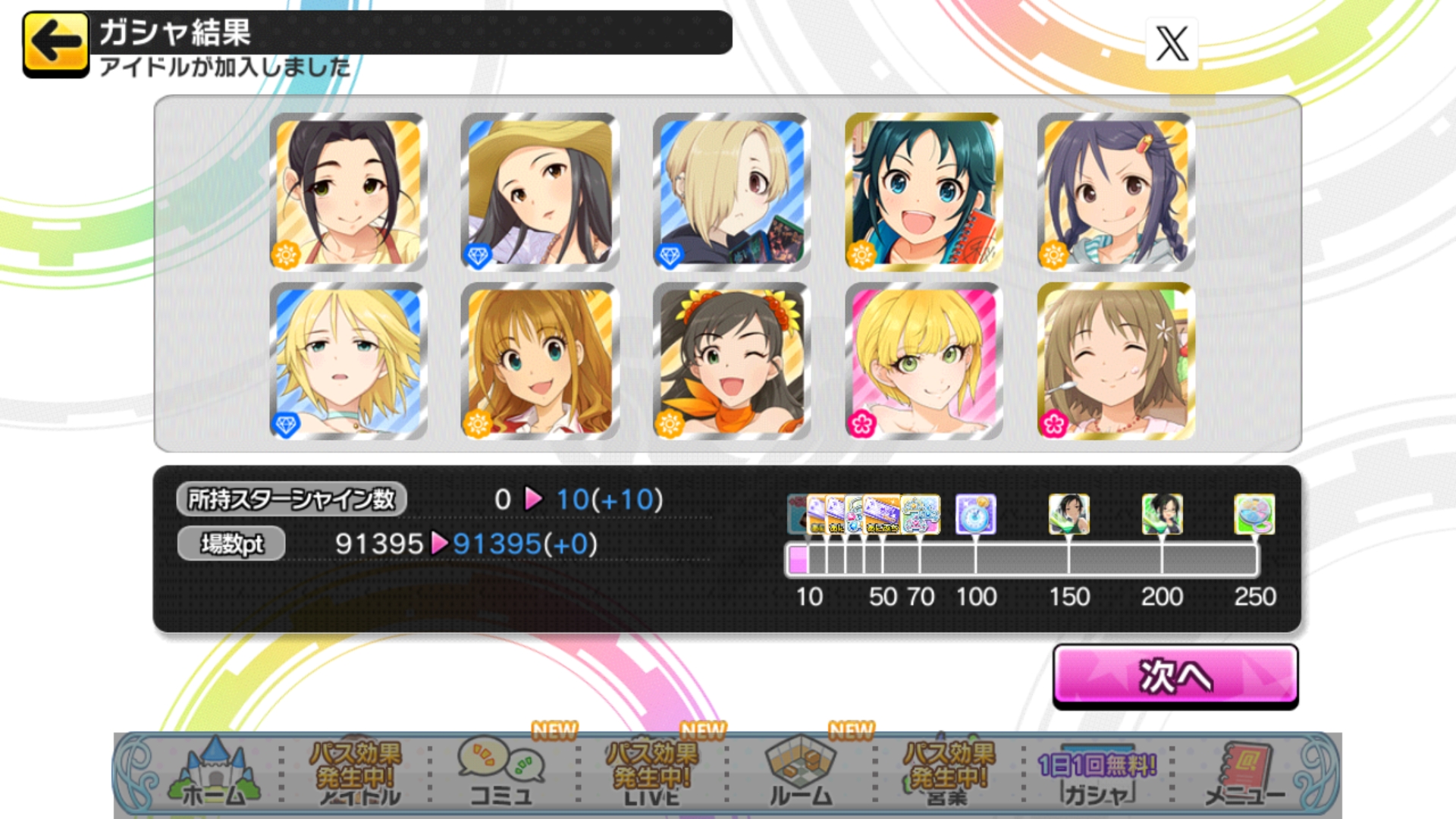Select the purple-braided idol sticking tongue out

click(x=1116, y=192)
